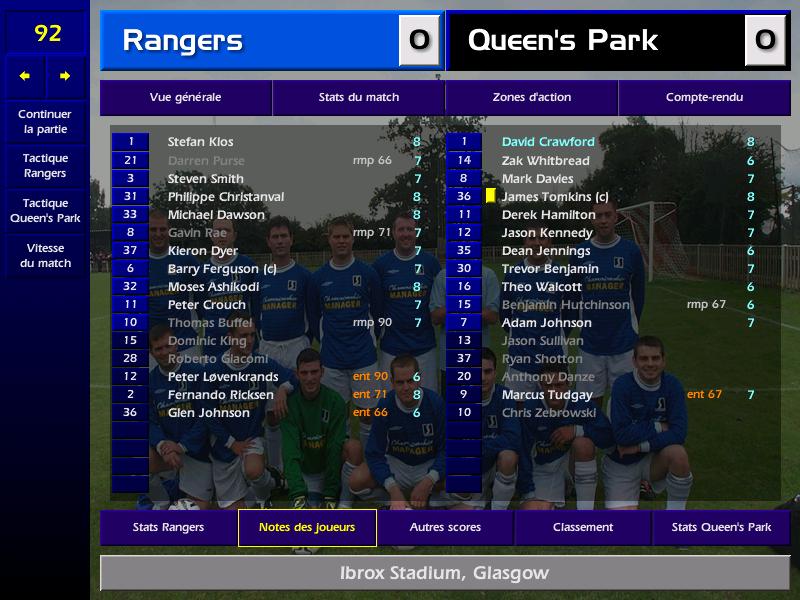Open Tactique Rangers screen
The image size is (800, 600).
tap(45, 165)
